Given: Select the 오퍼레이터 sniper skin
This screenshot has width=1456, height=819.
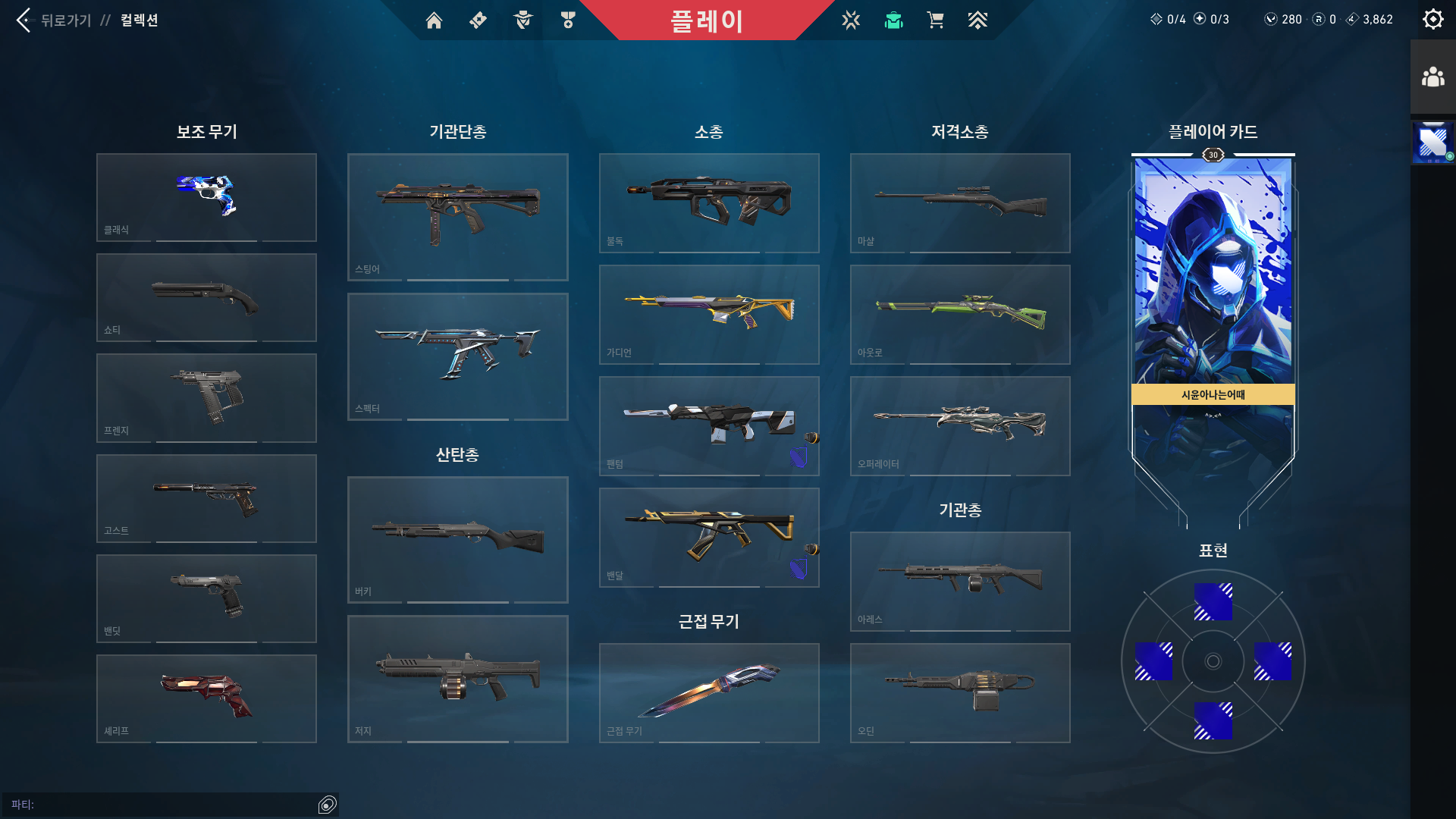Looking at the screenshot, I should [x=959, y=425].
